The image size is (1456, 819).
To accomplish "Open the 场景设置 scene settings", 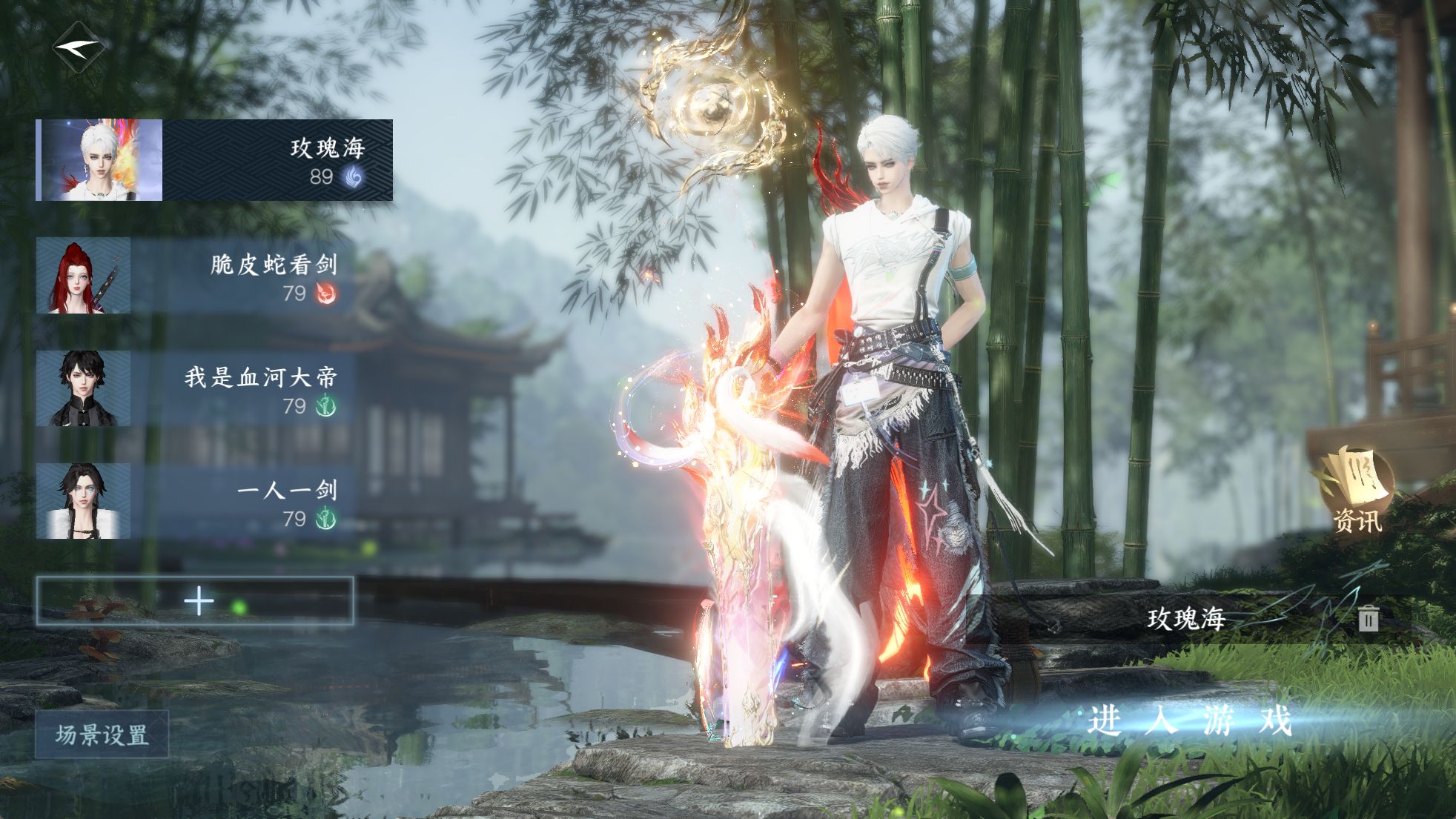I will point(102,735).
